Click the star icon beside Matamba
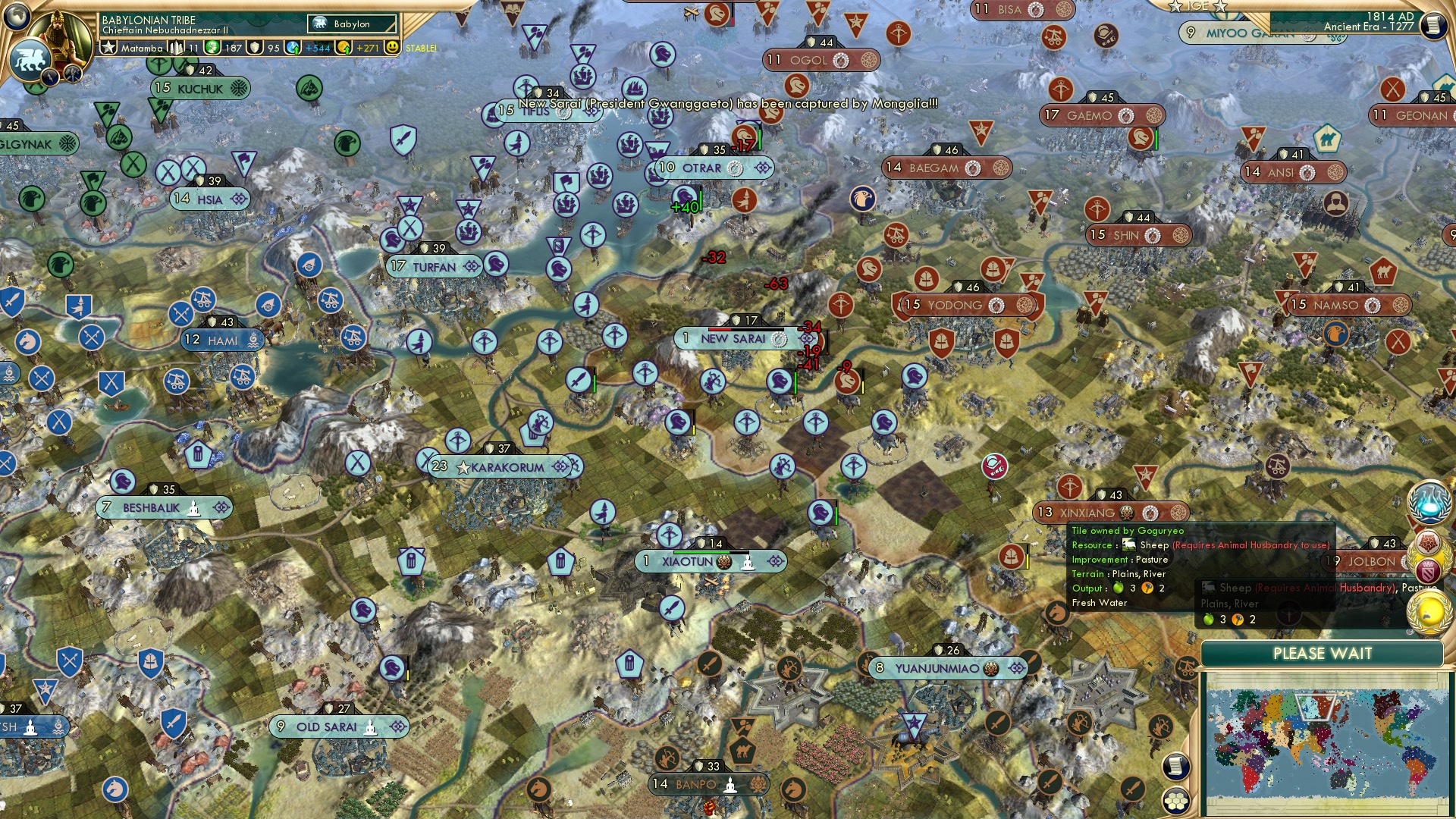 click(109, 48)
